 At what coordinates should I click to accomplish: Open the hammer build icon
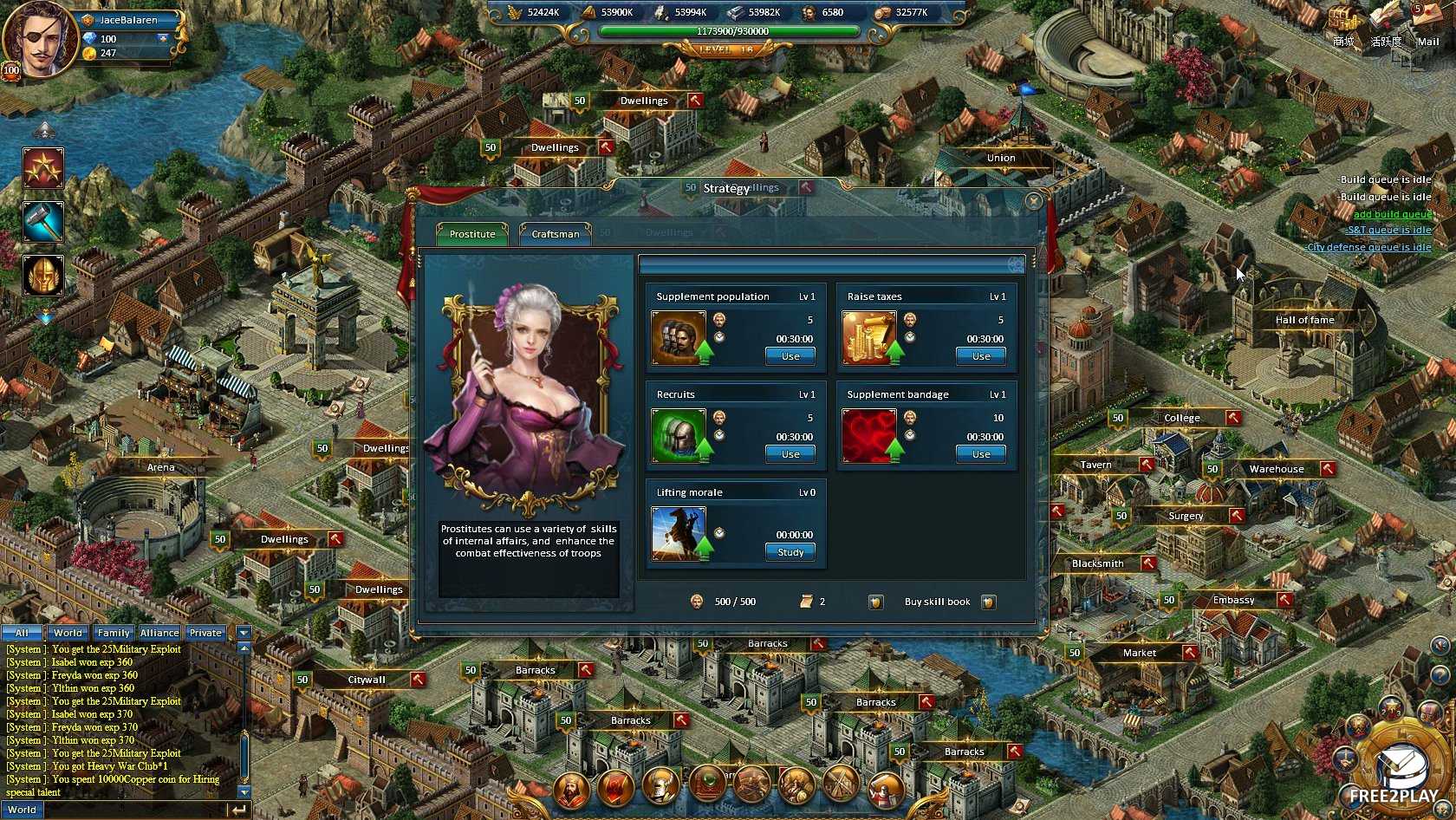tap(43, 222)
